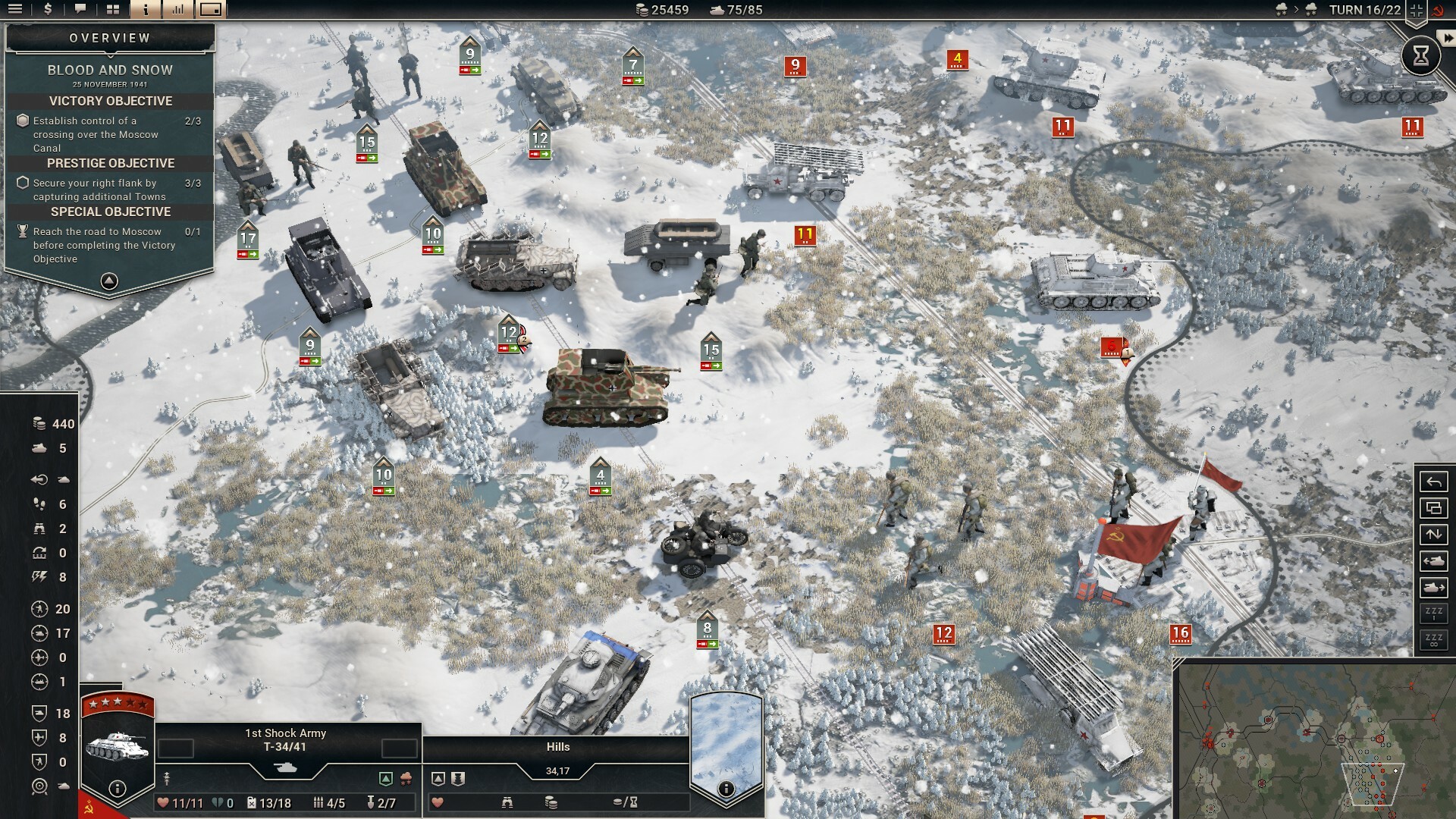
Task: Open the Hills terrain info button
Action: pyautogui.click(x=726, y=789)
